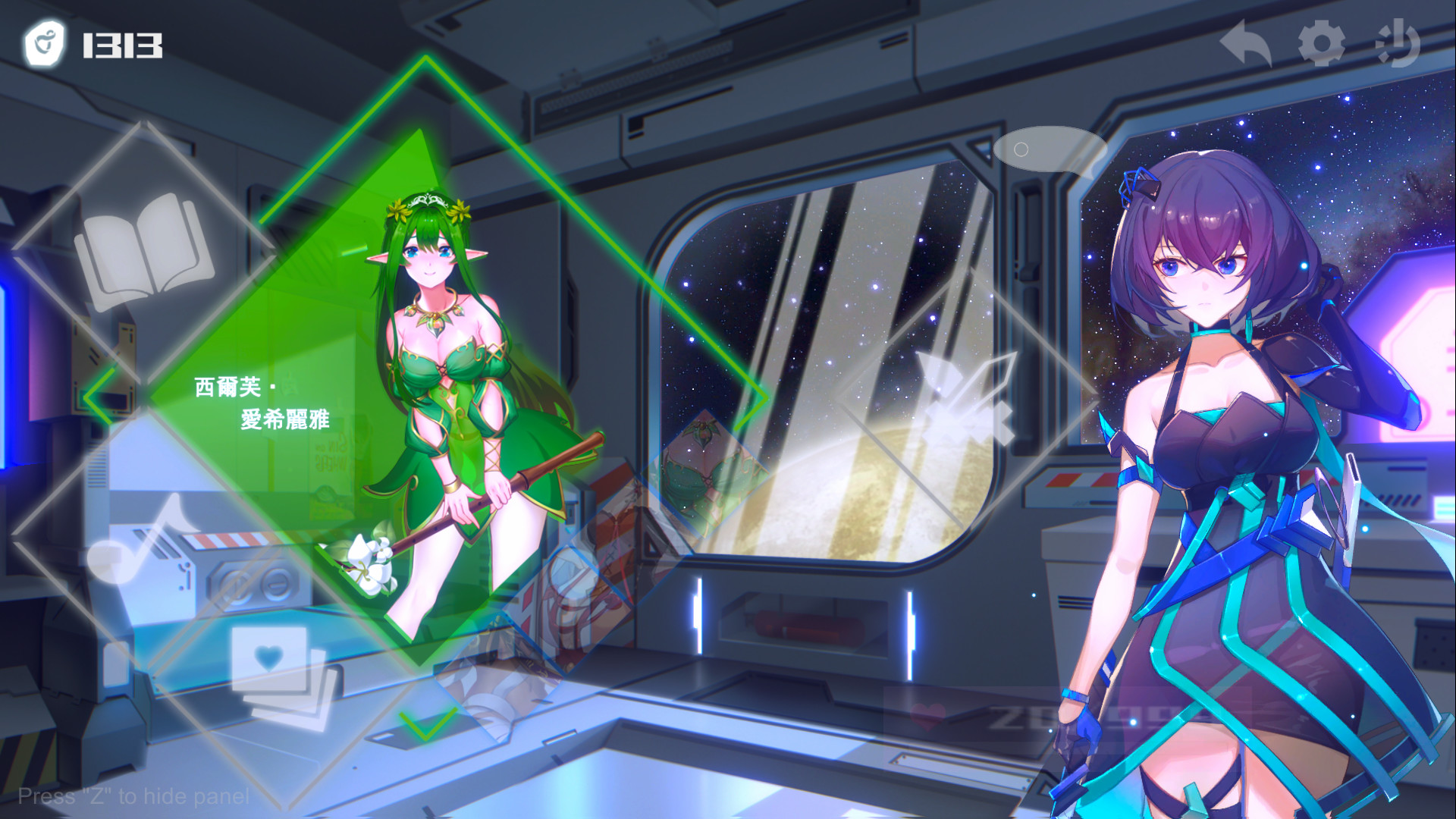Open the settings gear icon
This screenshot has height=819, width=1456.
(x=1323, y=43)
